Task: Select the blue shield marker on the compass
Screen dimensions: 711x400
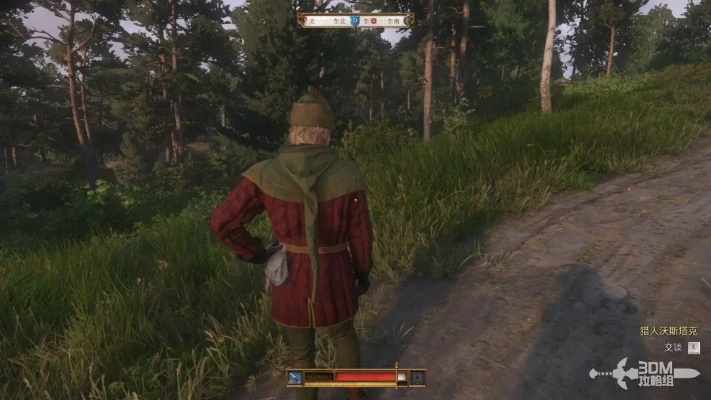Action: click(355, 20)
